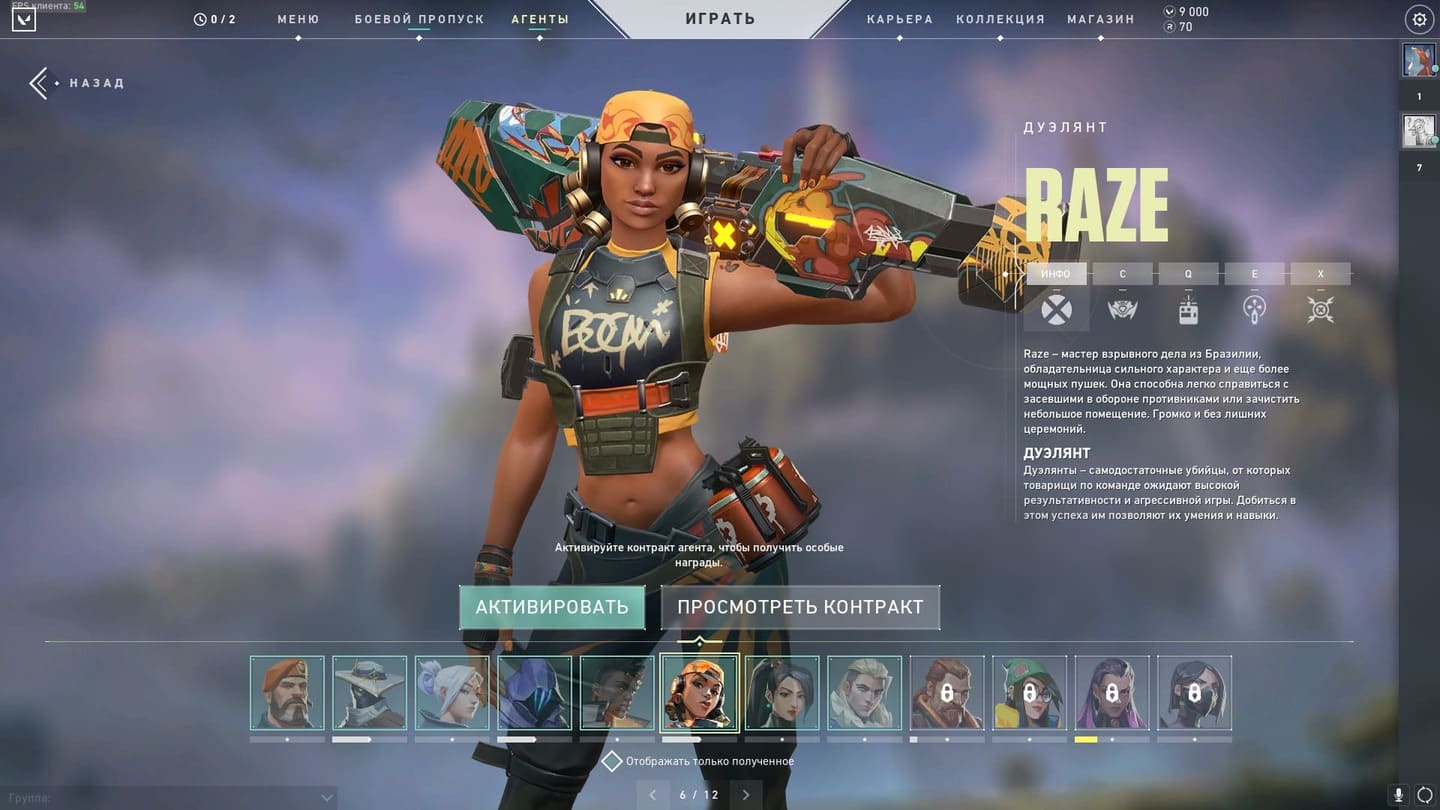Open the Боевой пропуск tab
The image size is (1440, 810).
click(419, 19)
